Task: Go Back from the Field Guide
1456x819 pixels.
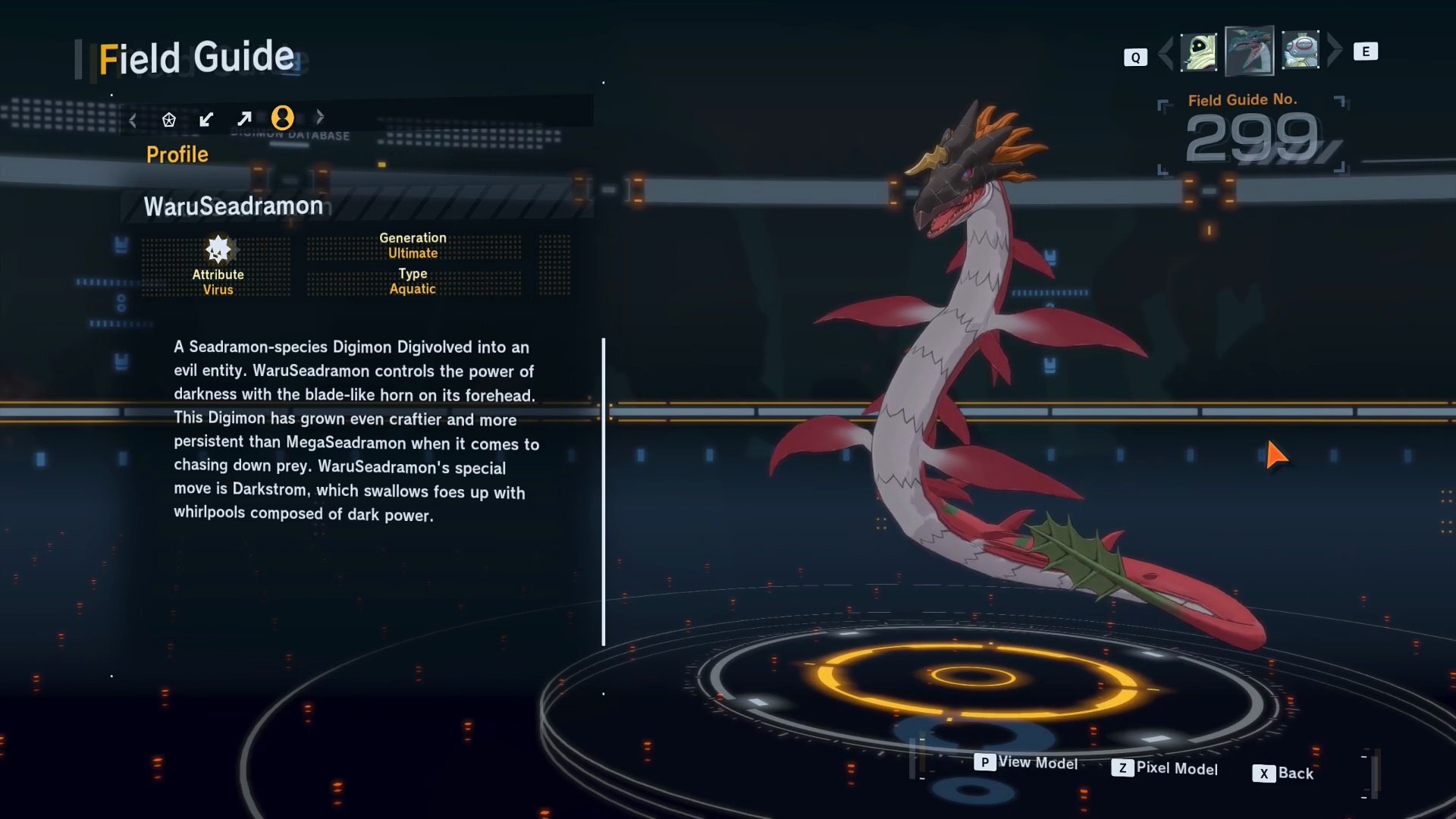Action: point(1283,773)
